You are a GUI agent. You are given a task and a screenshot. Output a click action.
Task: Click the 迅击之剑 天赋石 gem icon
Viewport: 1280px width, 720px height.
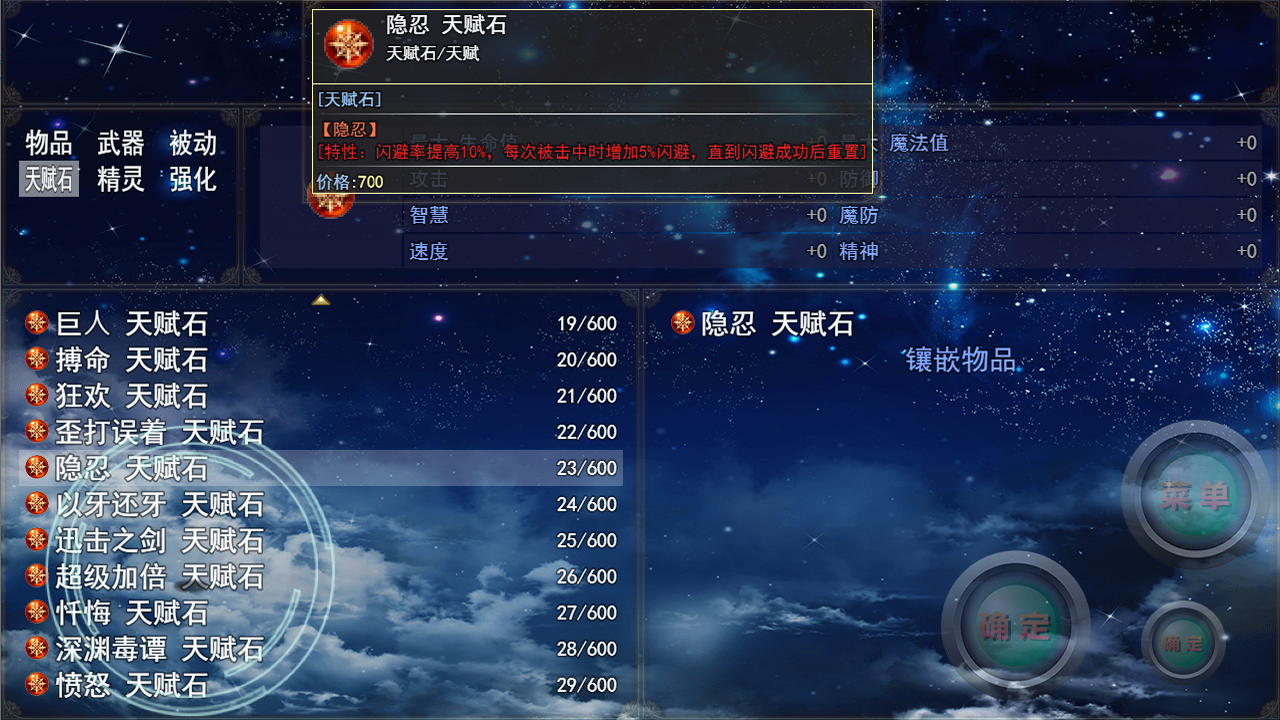[35, 540]
